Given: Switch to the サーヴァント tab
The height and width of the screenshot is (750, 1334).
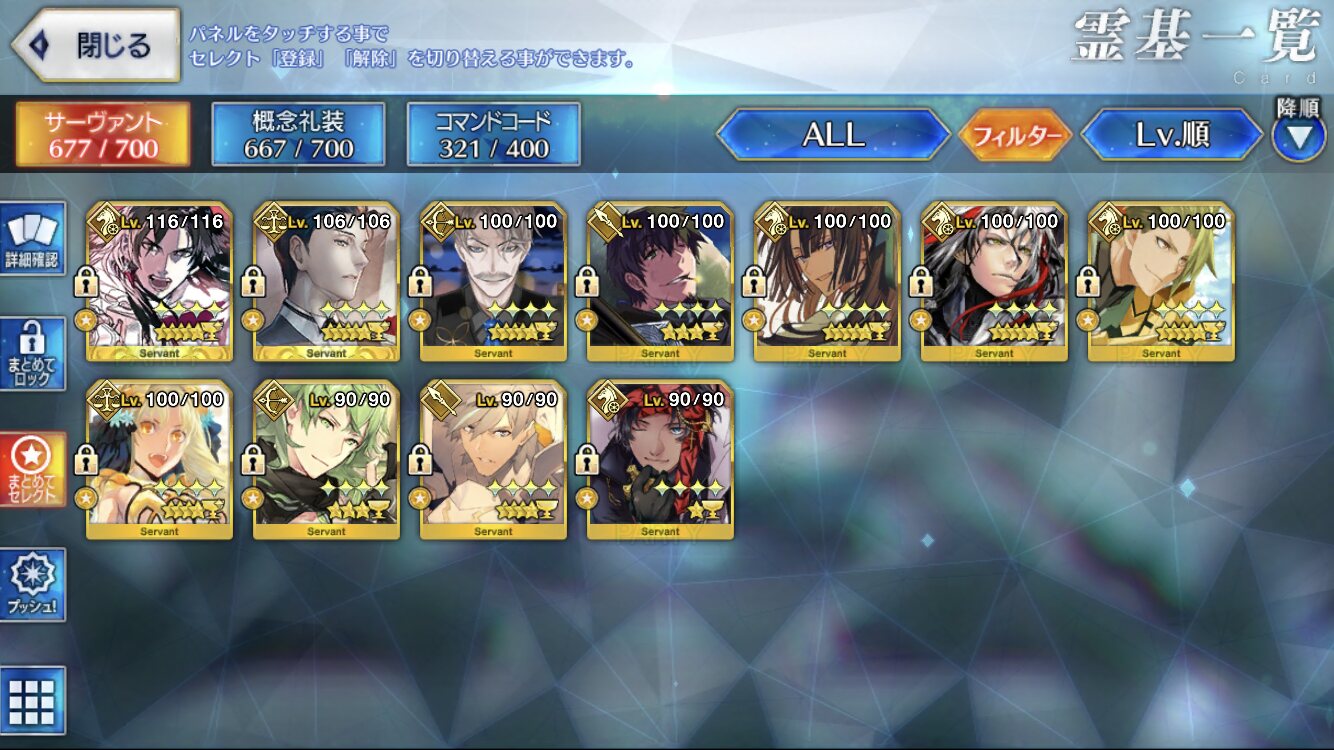Looking at the screenshot, I should (102, 134).
